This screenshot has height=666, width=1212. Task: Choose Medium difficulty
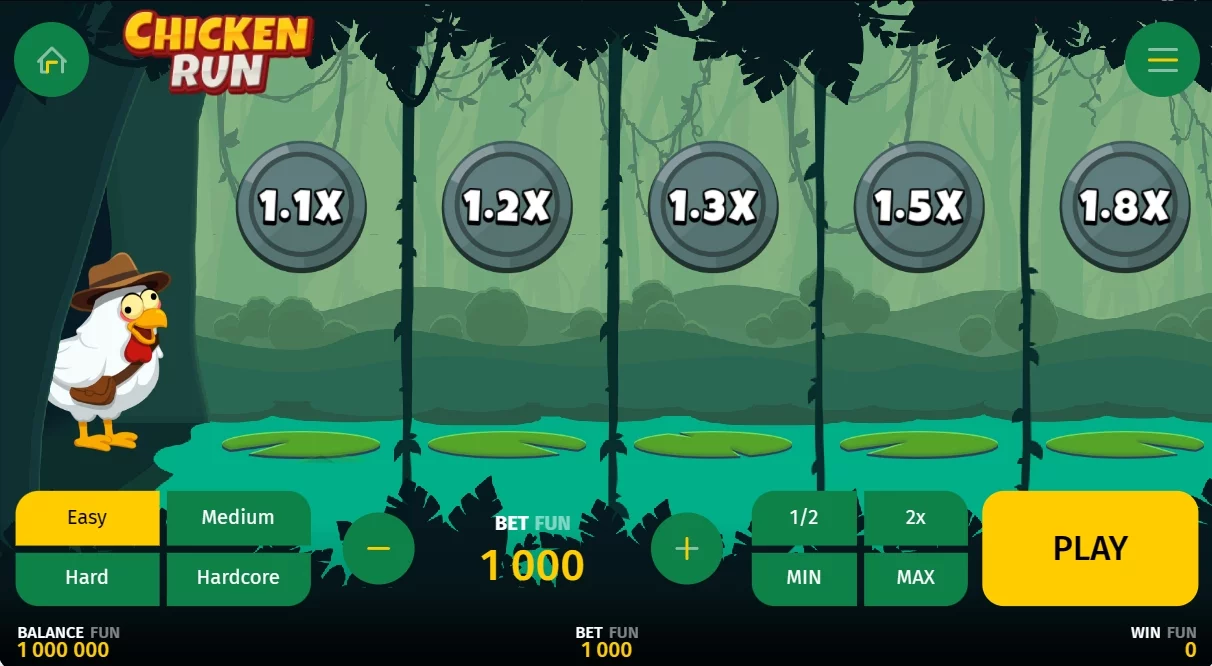(238, 518)
